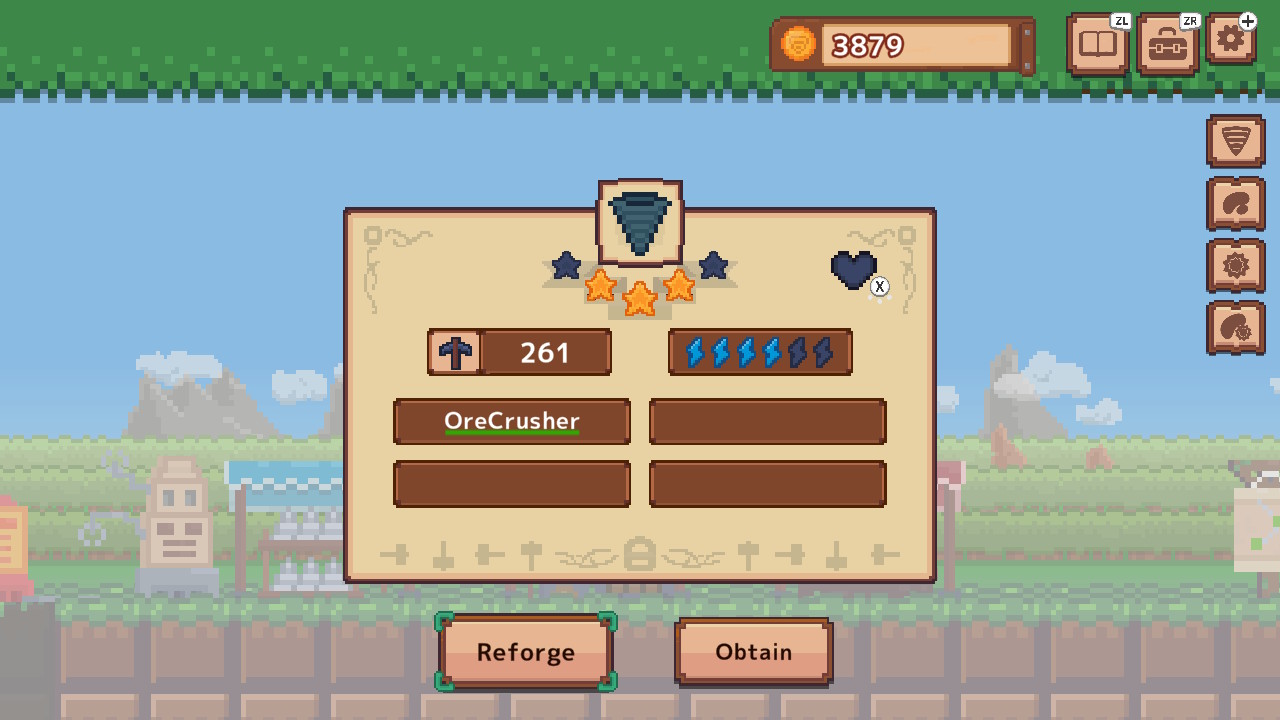Open the settings gear icon
Screen dimensions: 1280x720
(x=1231, y=40)
